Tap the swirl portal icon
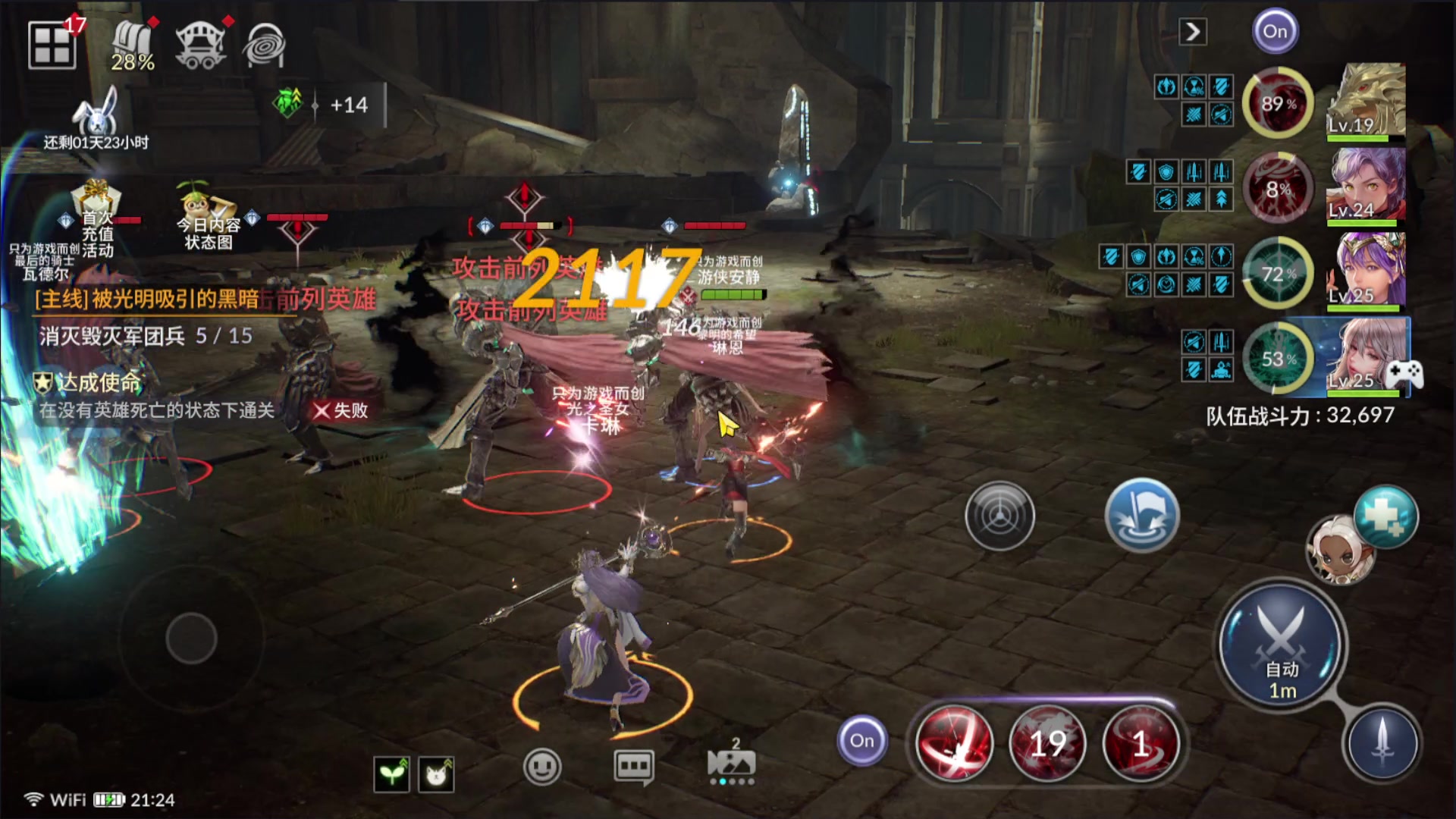Screen dimensions: 1456x819 click(264, 46)
